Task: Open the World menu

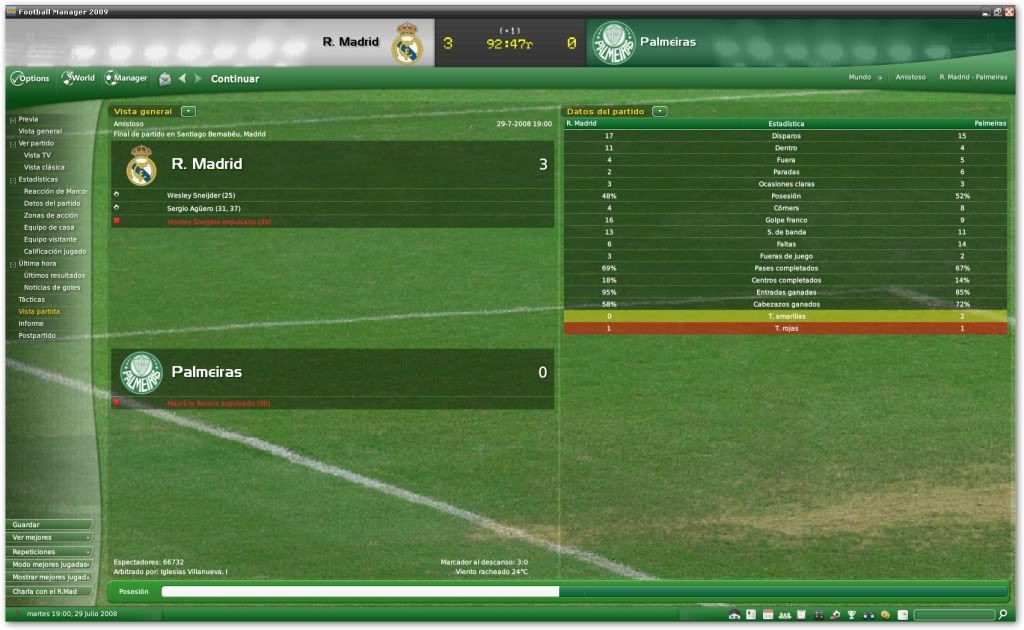Action: pos(79,78)
